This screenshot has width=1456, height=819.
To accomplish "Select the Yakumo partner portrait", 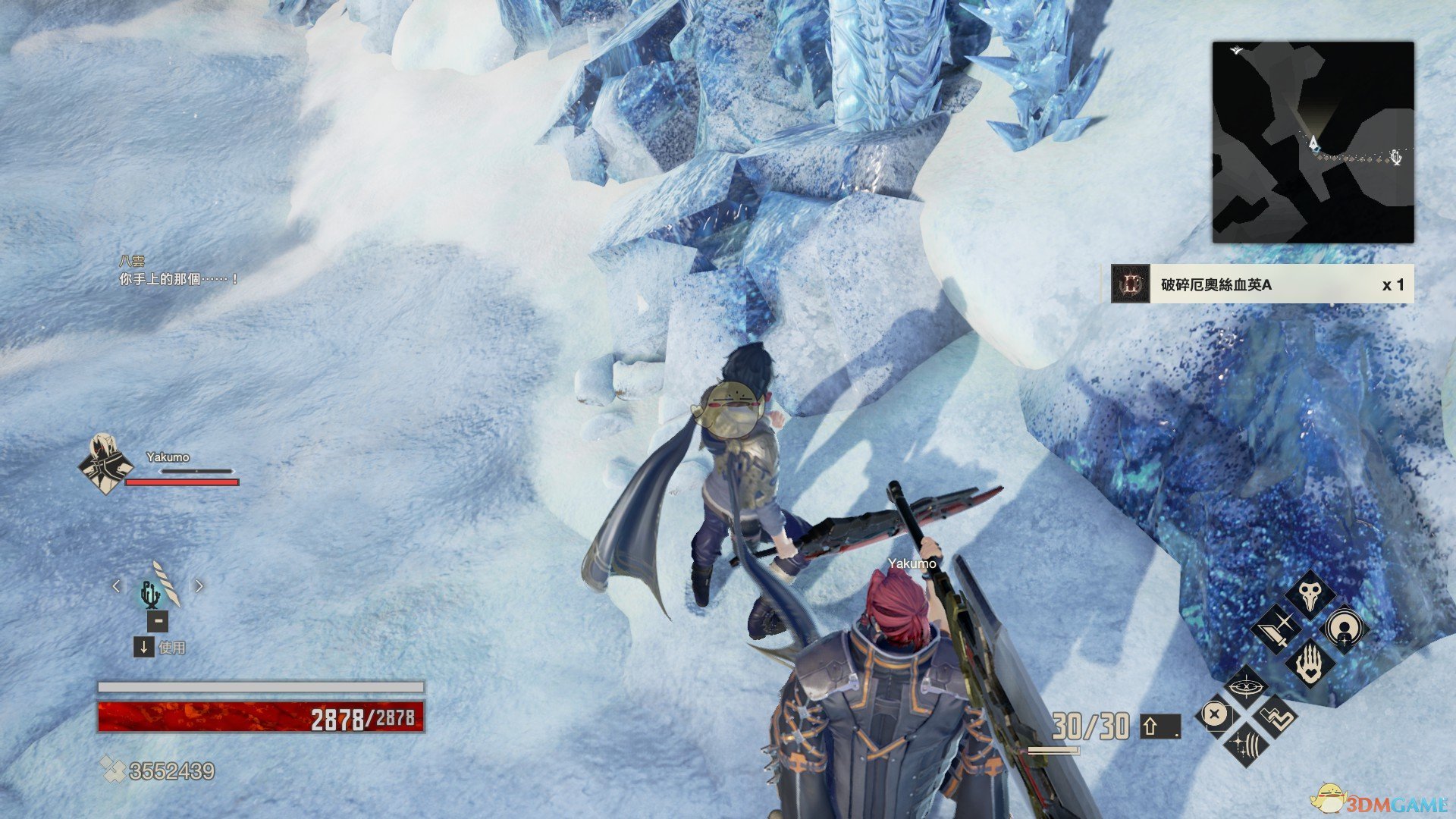I will [106, 464].
